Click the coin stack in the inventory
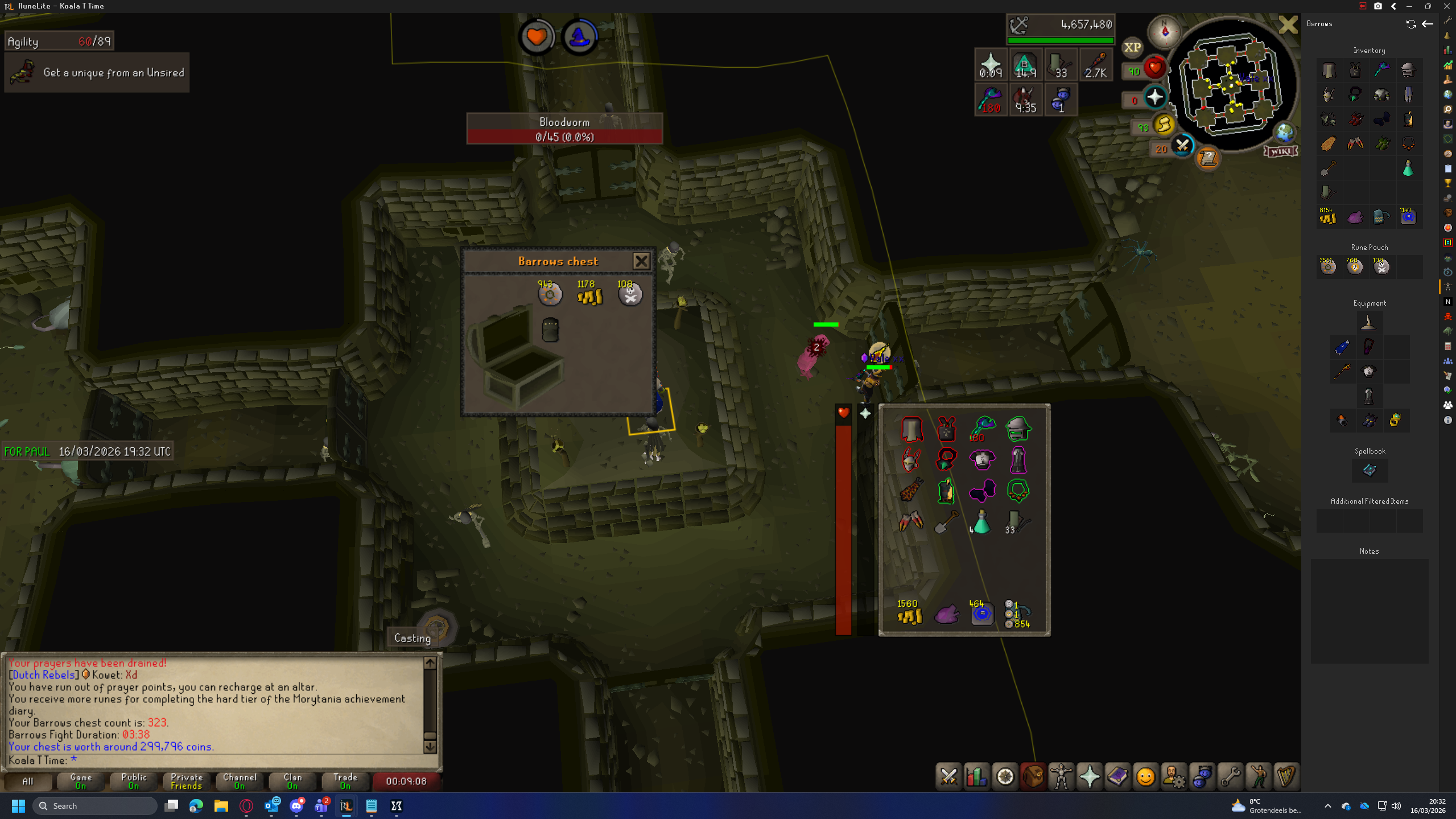This screenshot has height=819, width=1456. click(910, 615)
